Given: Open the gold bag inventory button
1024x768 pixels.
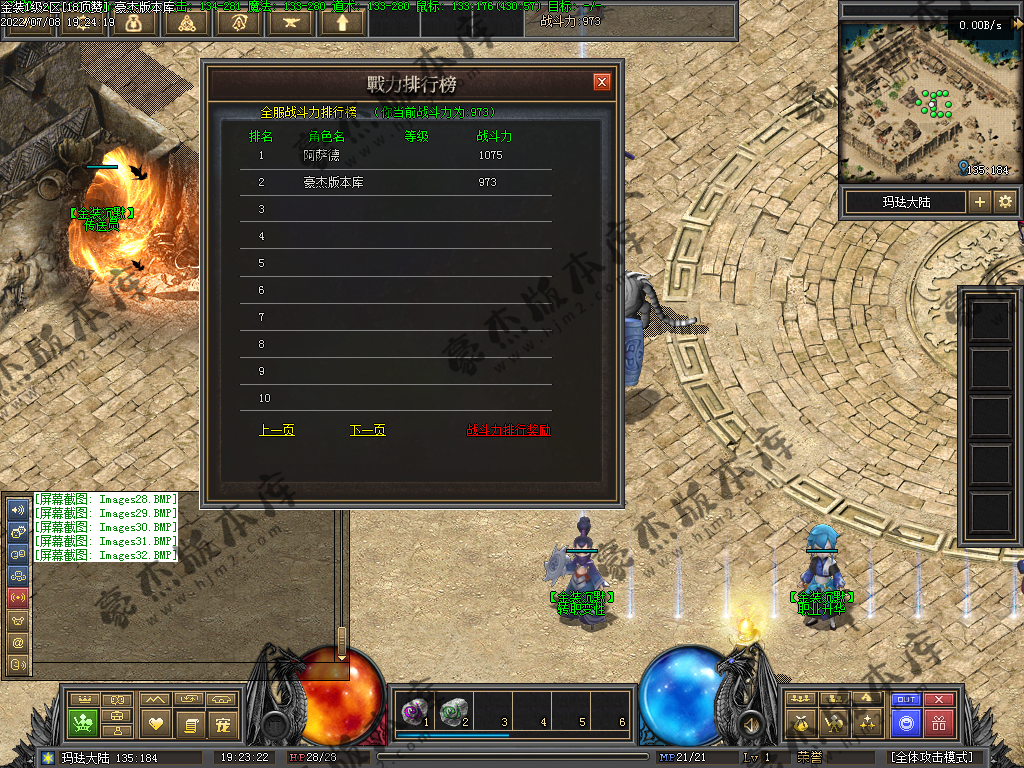Looking at the screenshot, I should click(799, 722).
